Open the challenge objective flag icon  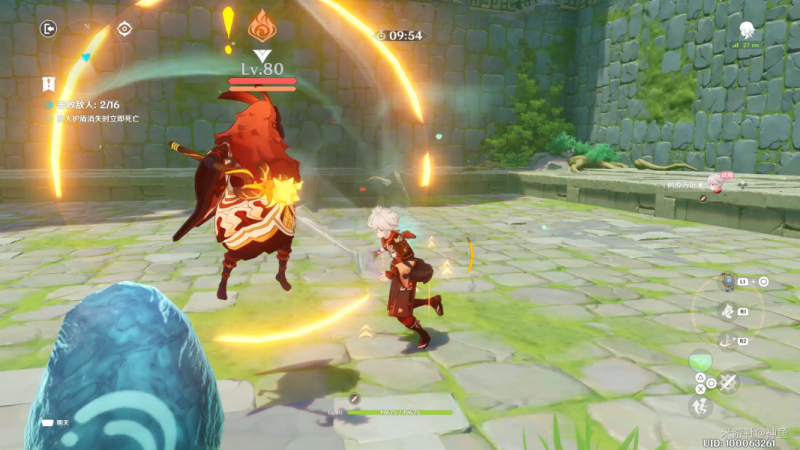48,84
